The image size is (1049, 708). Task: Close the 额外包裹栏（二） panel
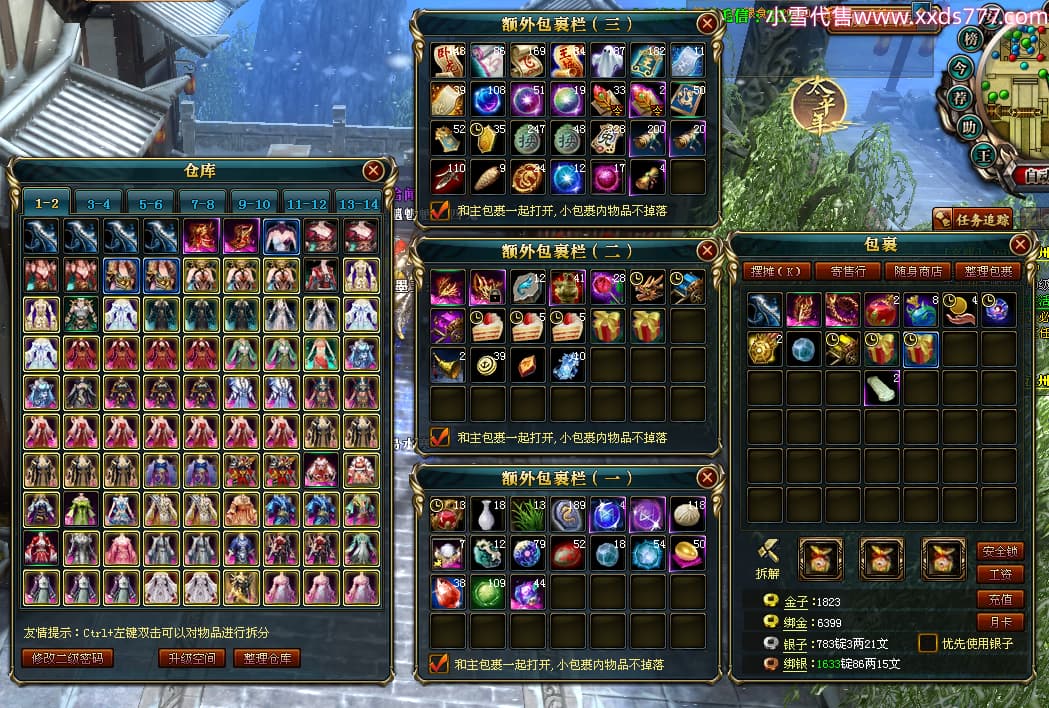[707, 250]
